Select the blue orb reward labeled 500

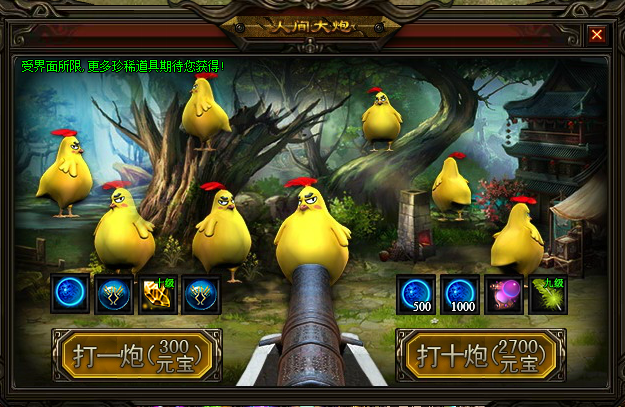point(415,295)
